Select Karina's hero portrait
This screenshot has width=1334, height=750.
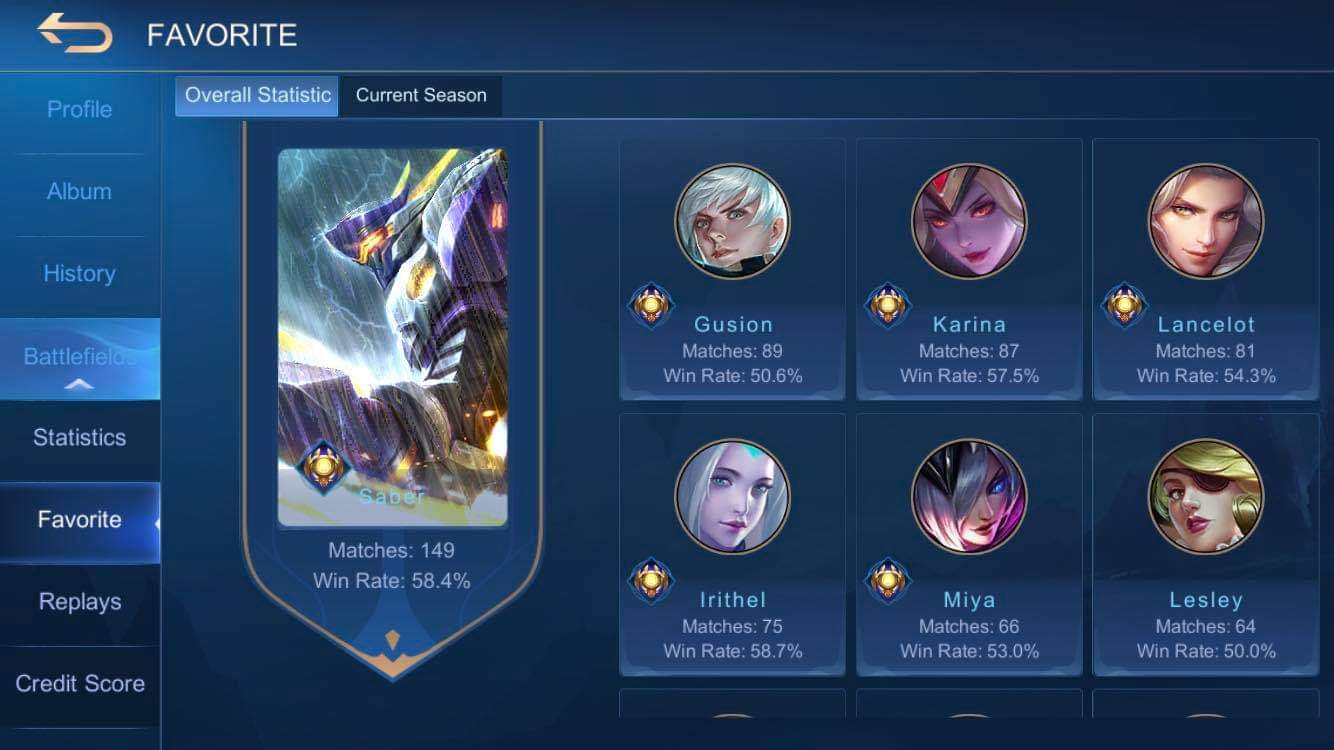967,220
